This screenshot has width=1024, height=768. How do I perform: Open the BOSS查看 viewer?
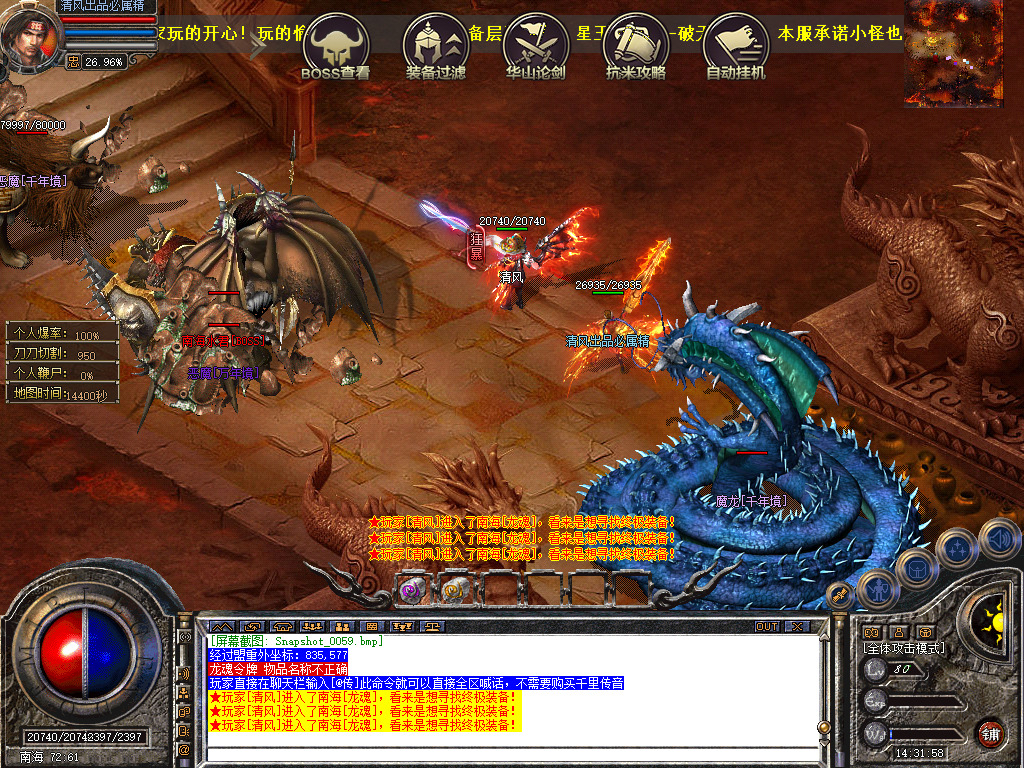point(335,46)
